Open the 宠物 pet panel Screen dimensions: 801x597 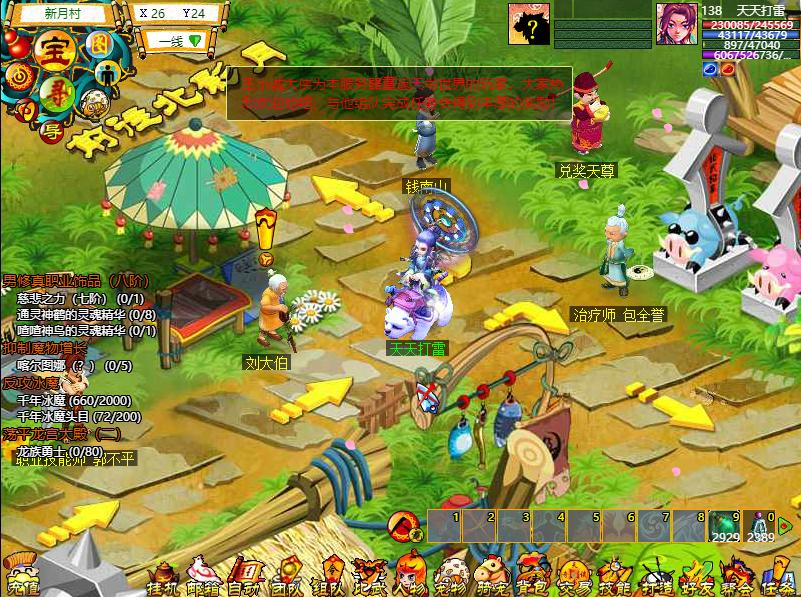click(x=453, y=577)
